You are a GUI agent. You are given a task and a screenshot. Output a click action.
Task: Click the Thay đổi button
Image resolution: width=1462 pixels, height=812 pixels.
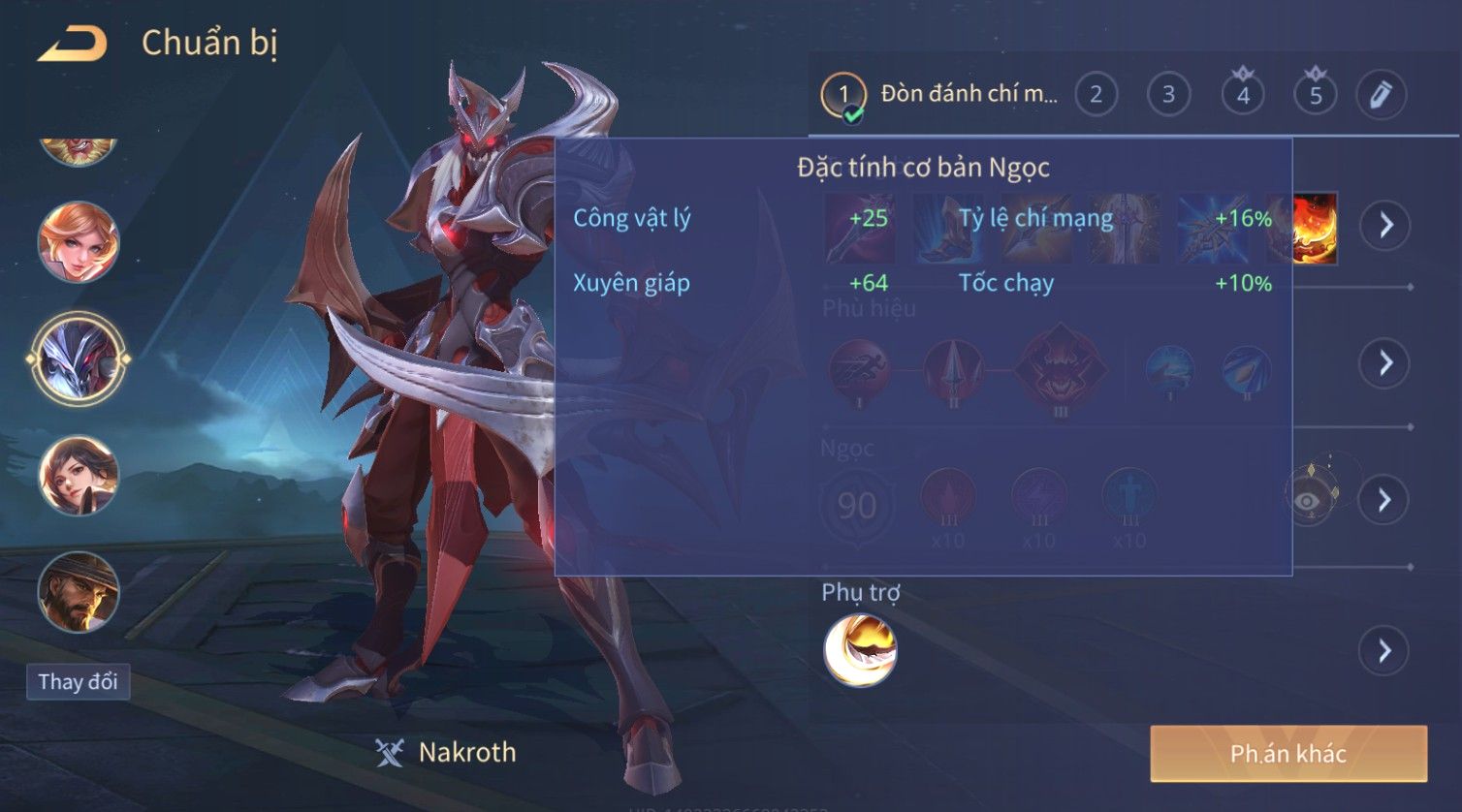78,682
